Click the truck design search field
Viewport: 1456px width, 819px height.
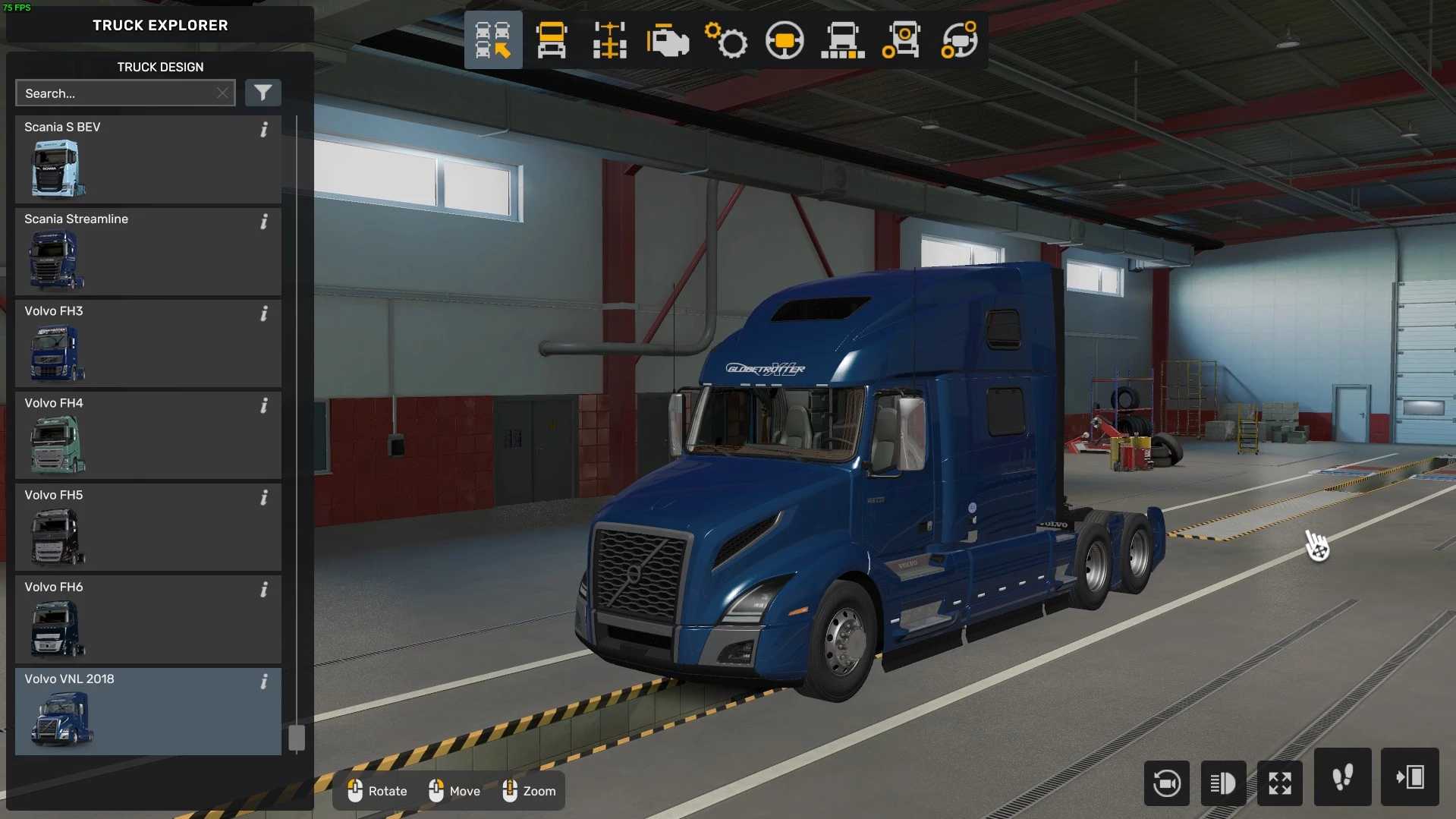pos(115,93)
